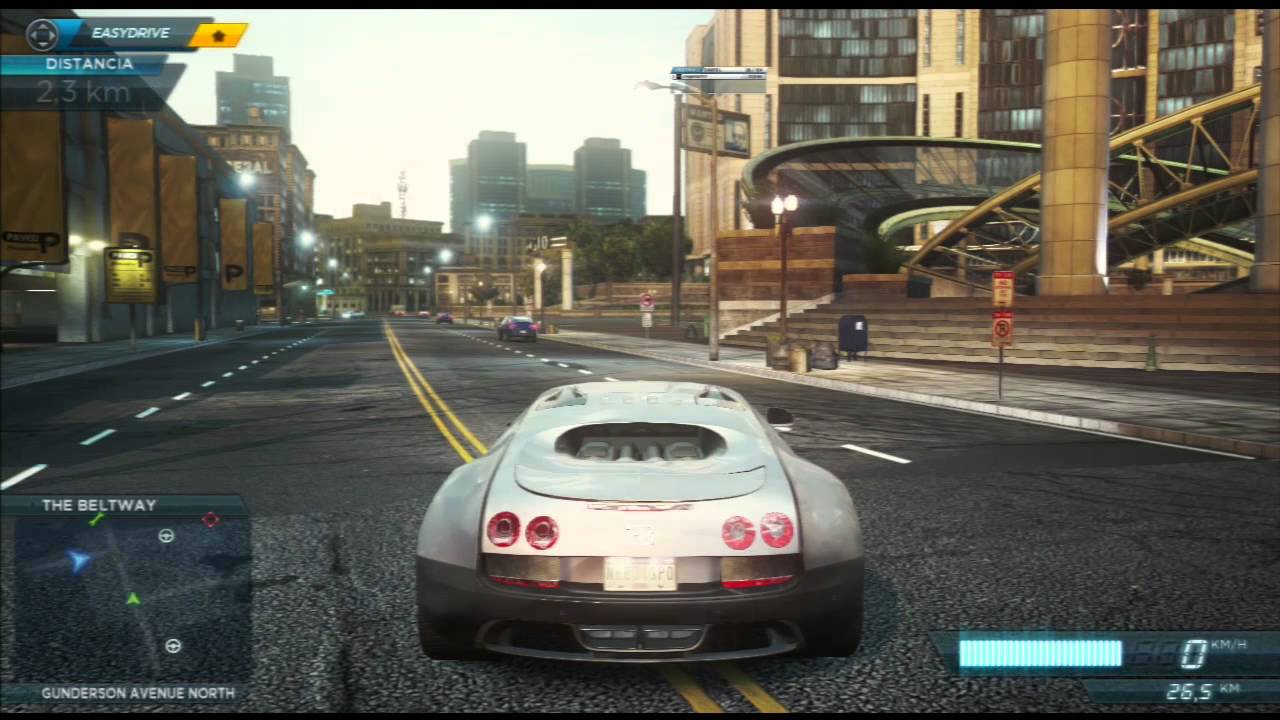
Task: Open the EASYDRIVE menu bar
Action: tap(130, 33)
